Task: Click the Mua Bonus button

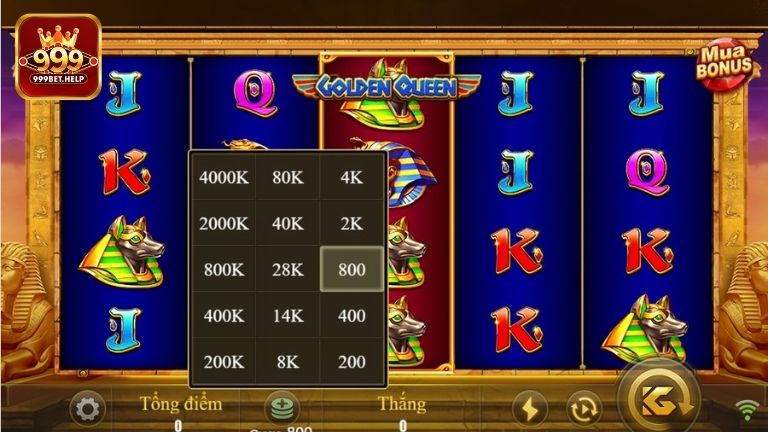Action: coord(725,65)
